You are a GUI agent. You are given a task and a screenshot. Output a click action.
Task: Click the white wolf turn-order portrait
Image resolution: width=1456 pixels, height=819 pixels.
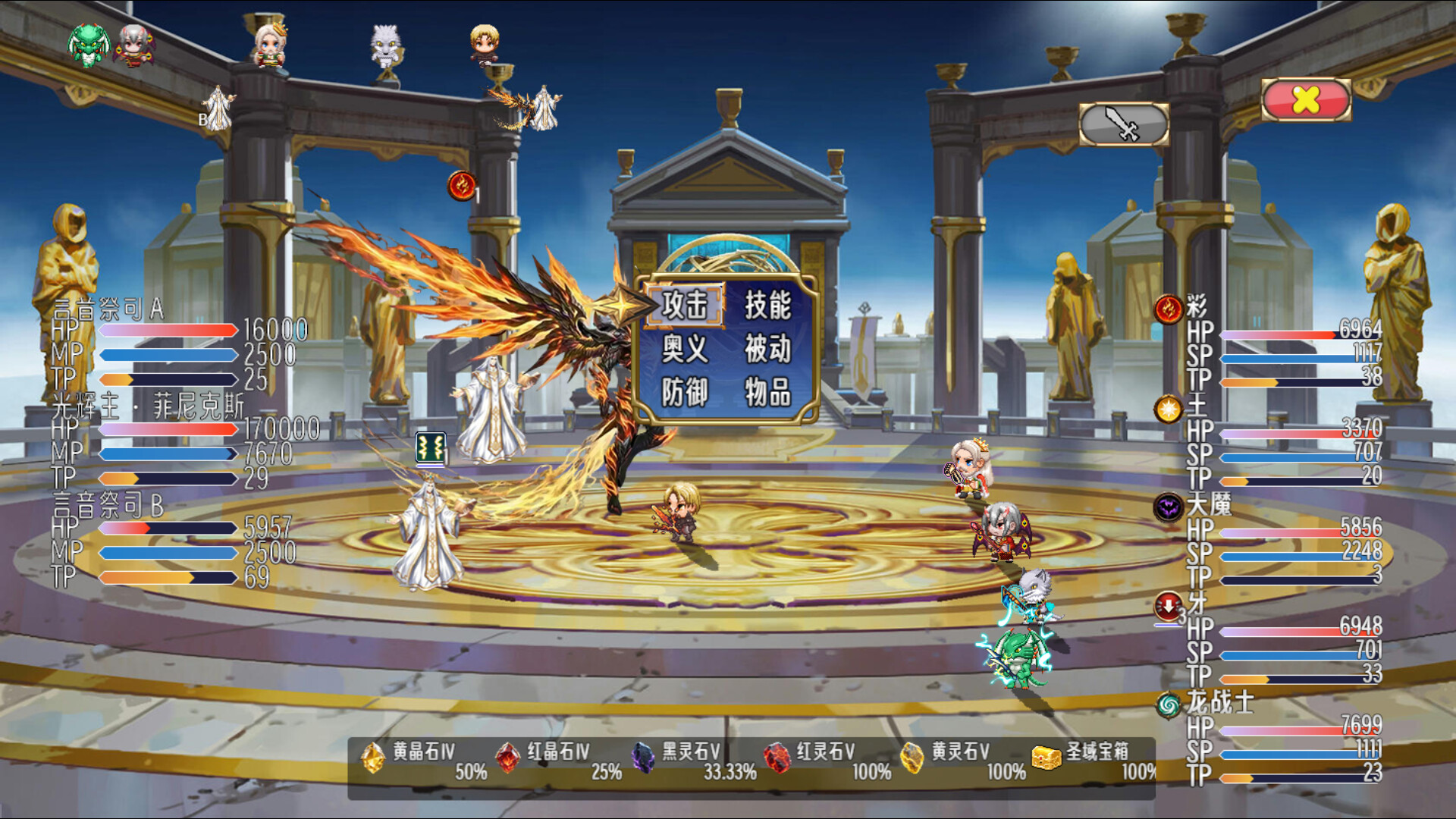[385, 45]
